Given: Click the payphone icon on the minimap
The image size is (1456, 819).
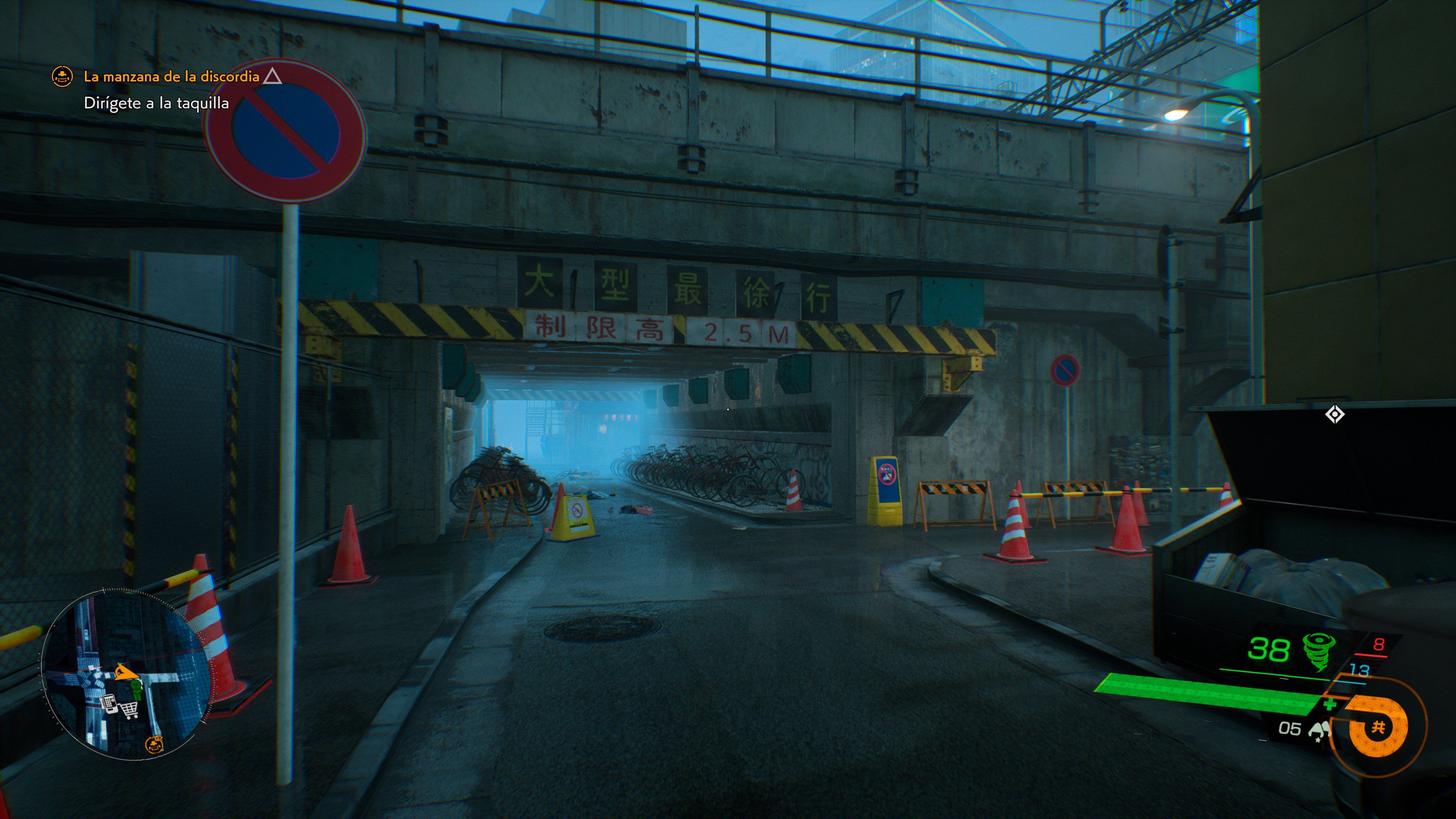Looking at the screenshot, I should 110,705.
